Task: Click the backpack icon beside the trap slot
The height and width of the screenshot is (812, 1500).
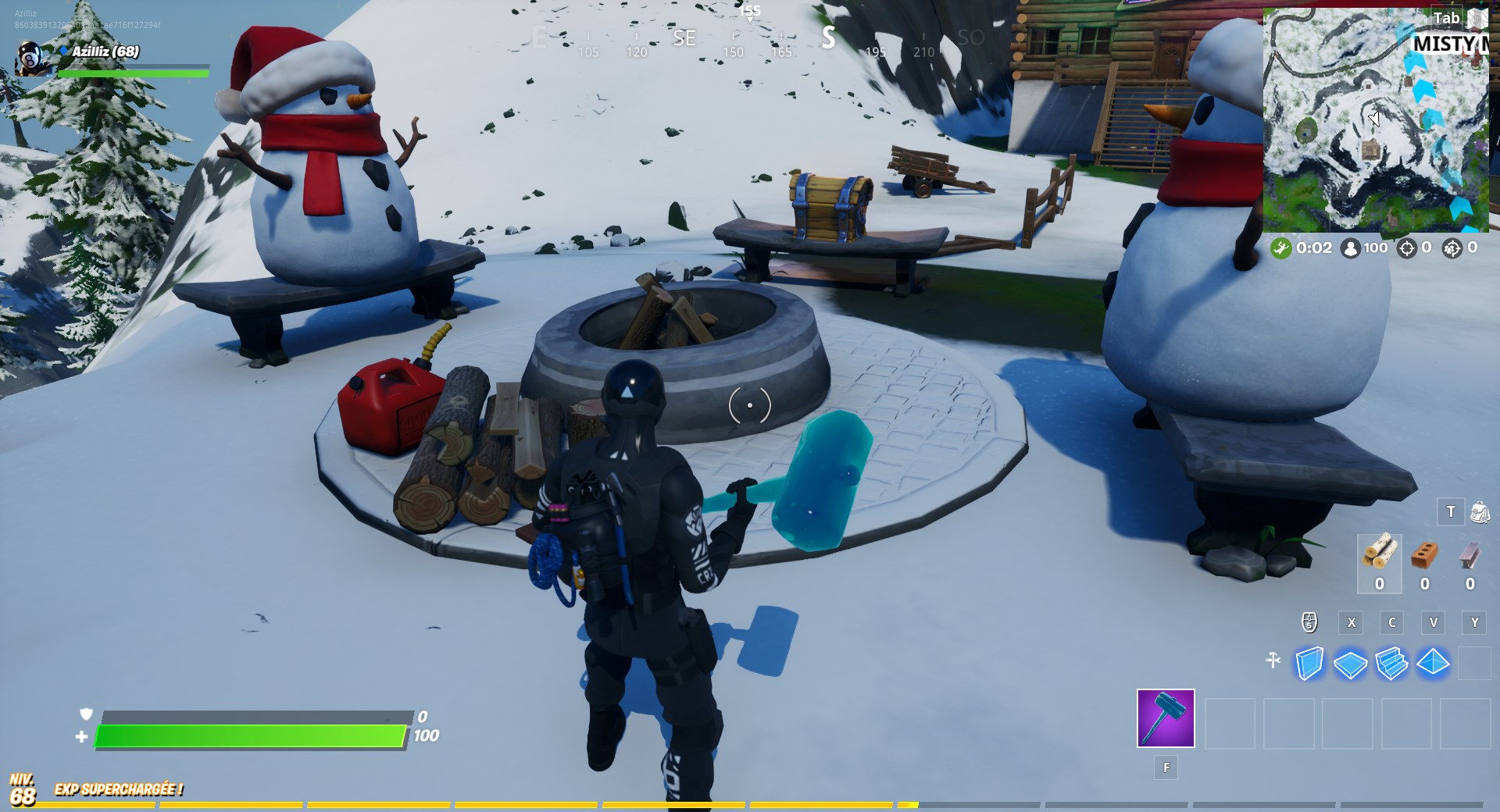Action: click(1481, 511)
